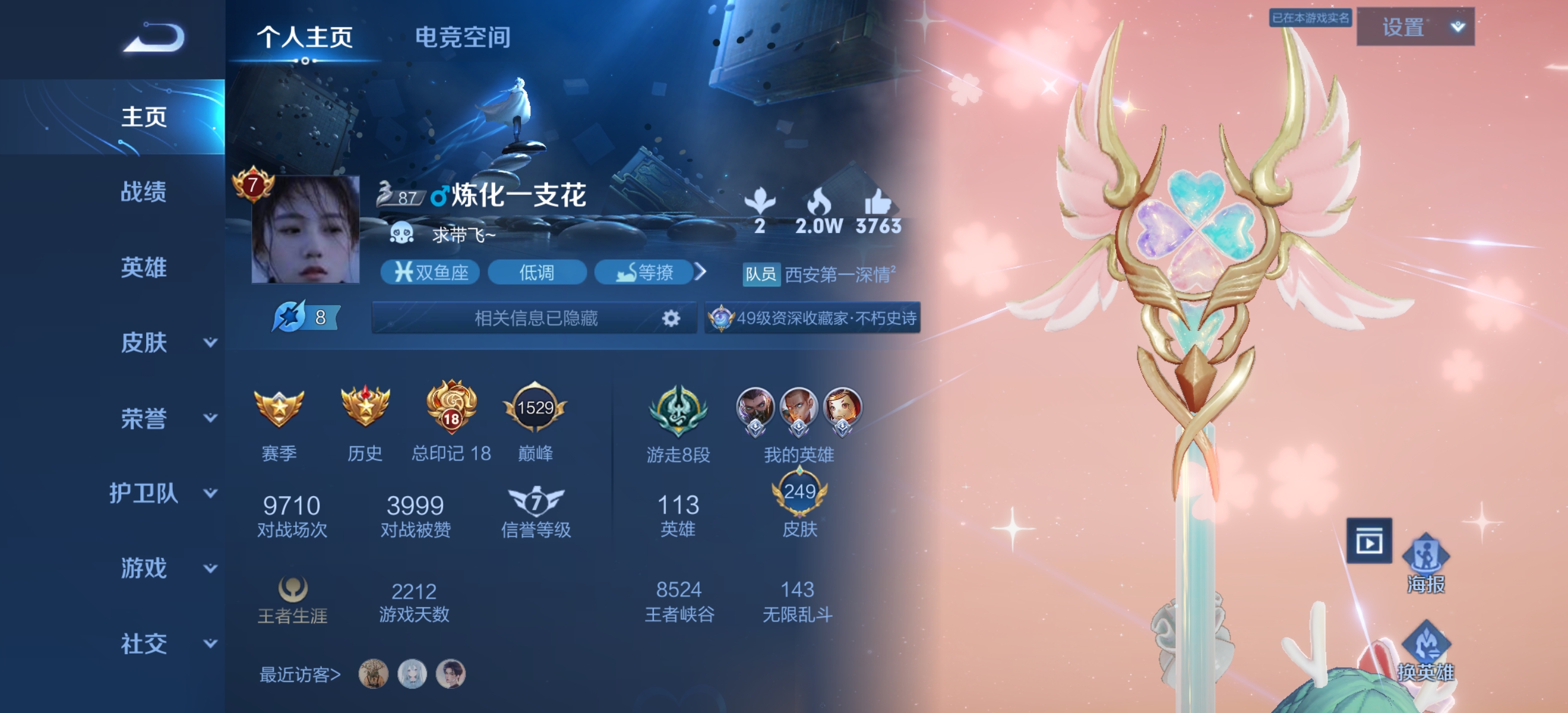
Task: Click the 最近访客> recent visitors link
Action: point(300,672)
